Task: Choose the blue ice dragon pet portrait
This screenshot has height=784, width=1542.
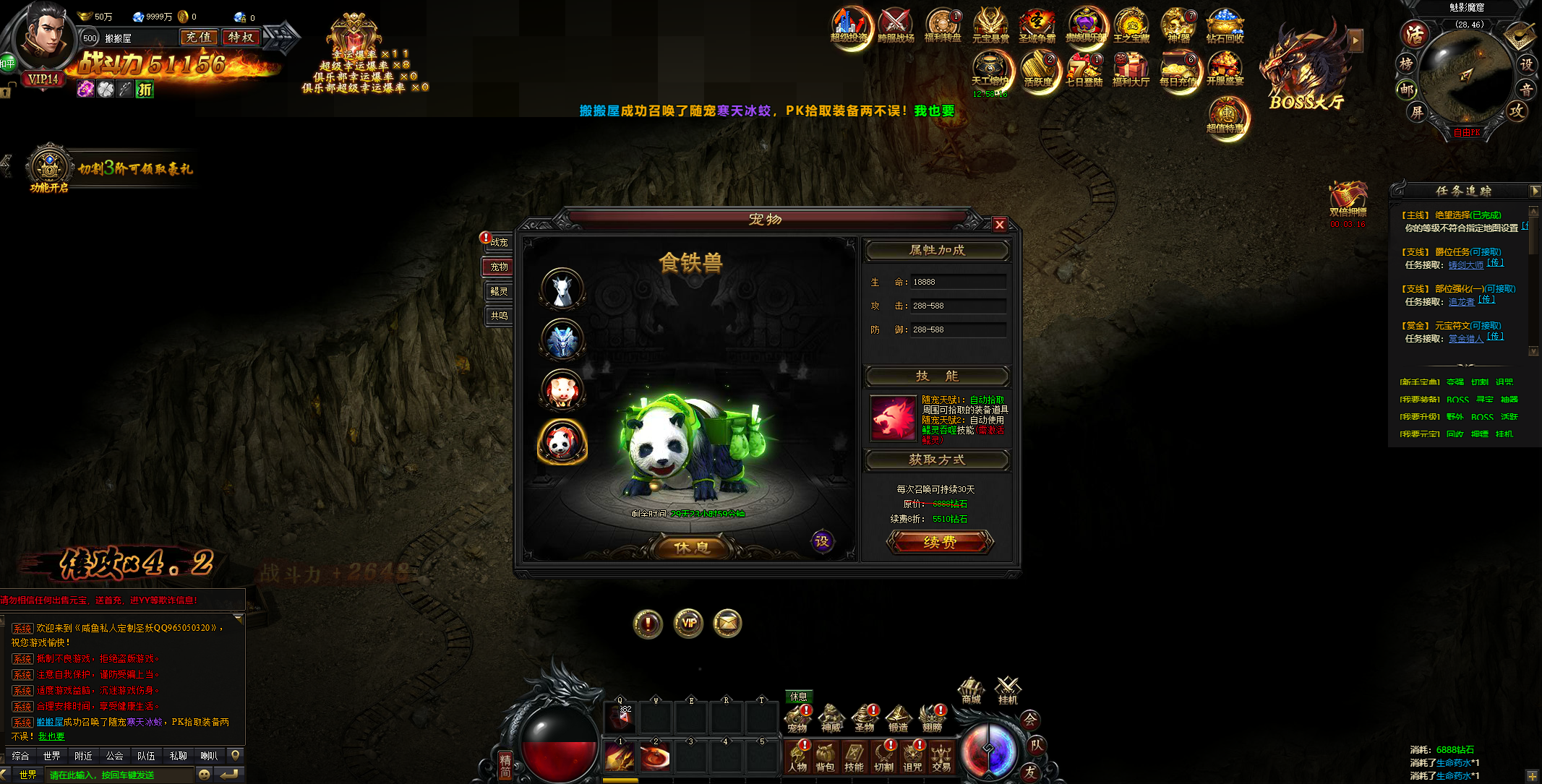Action: coord(562,340)
